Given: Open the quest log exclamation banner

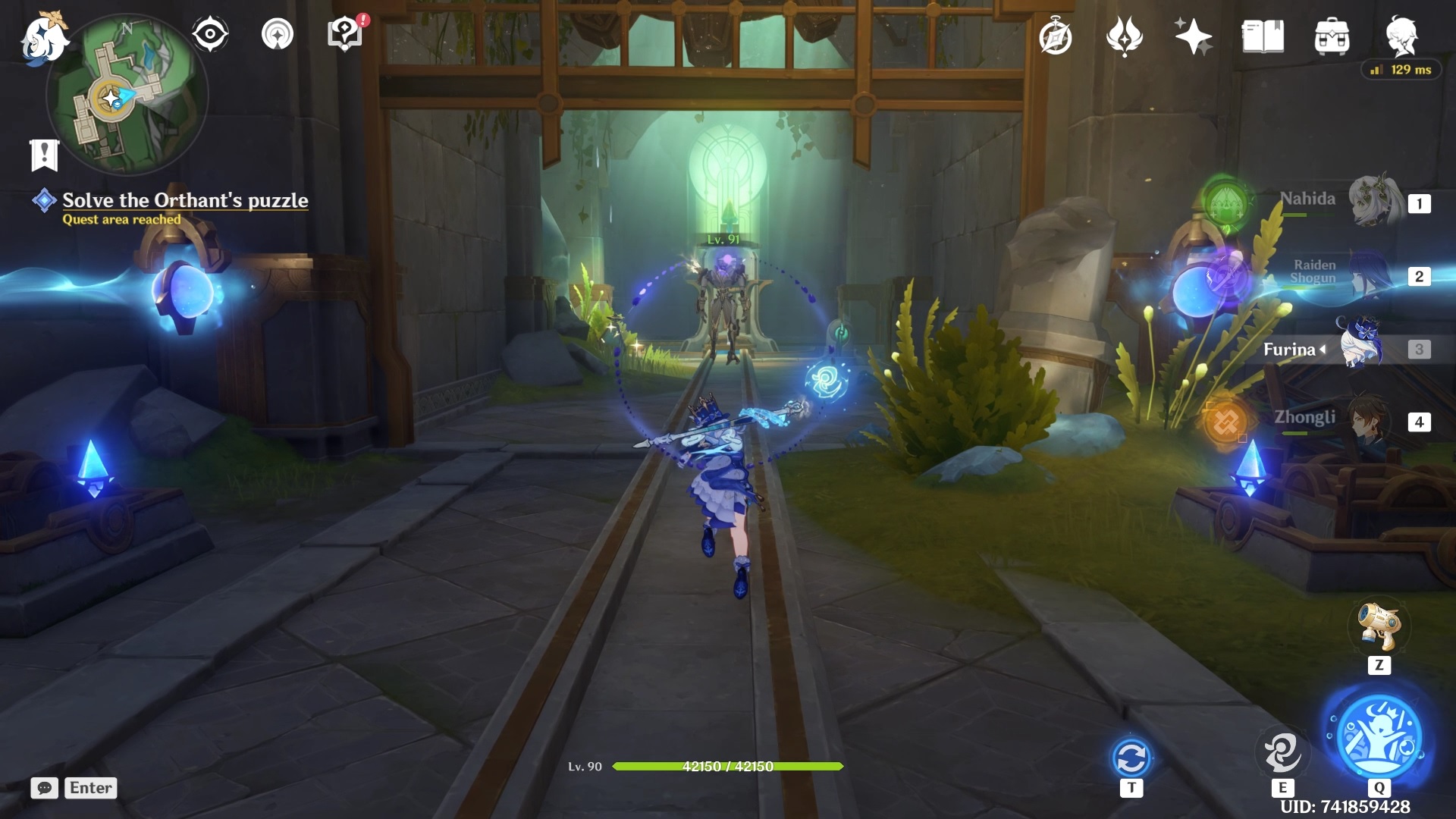Looking at the screenshot, I should [44, 155].
